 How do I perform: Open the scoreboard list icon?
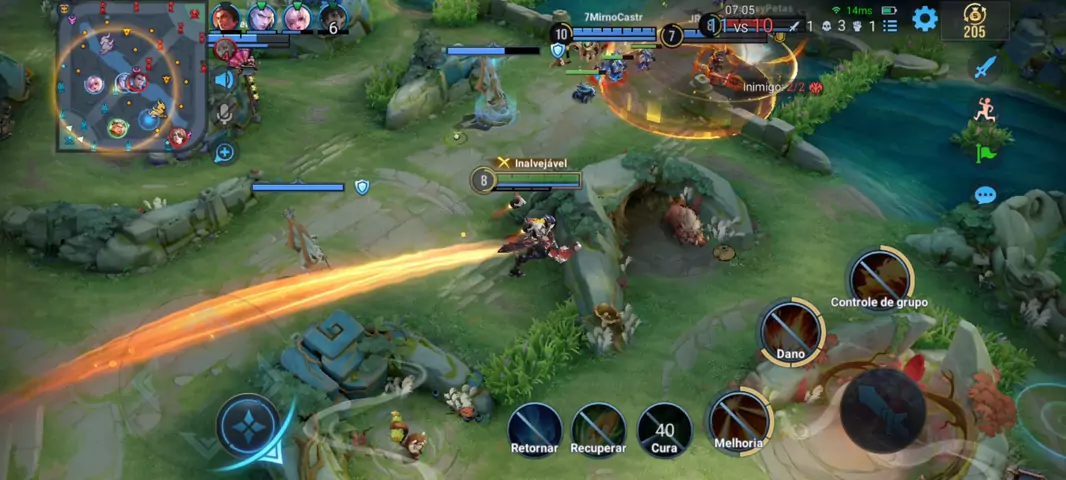coord(890,26)
